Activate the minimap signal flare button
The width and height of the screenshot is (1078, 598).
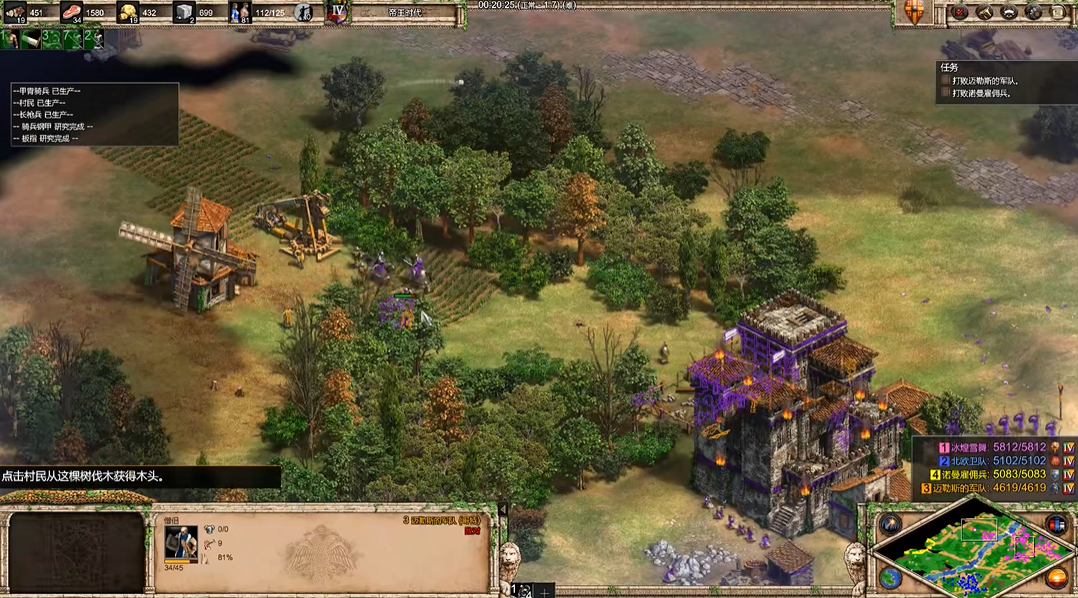(889, 524)
